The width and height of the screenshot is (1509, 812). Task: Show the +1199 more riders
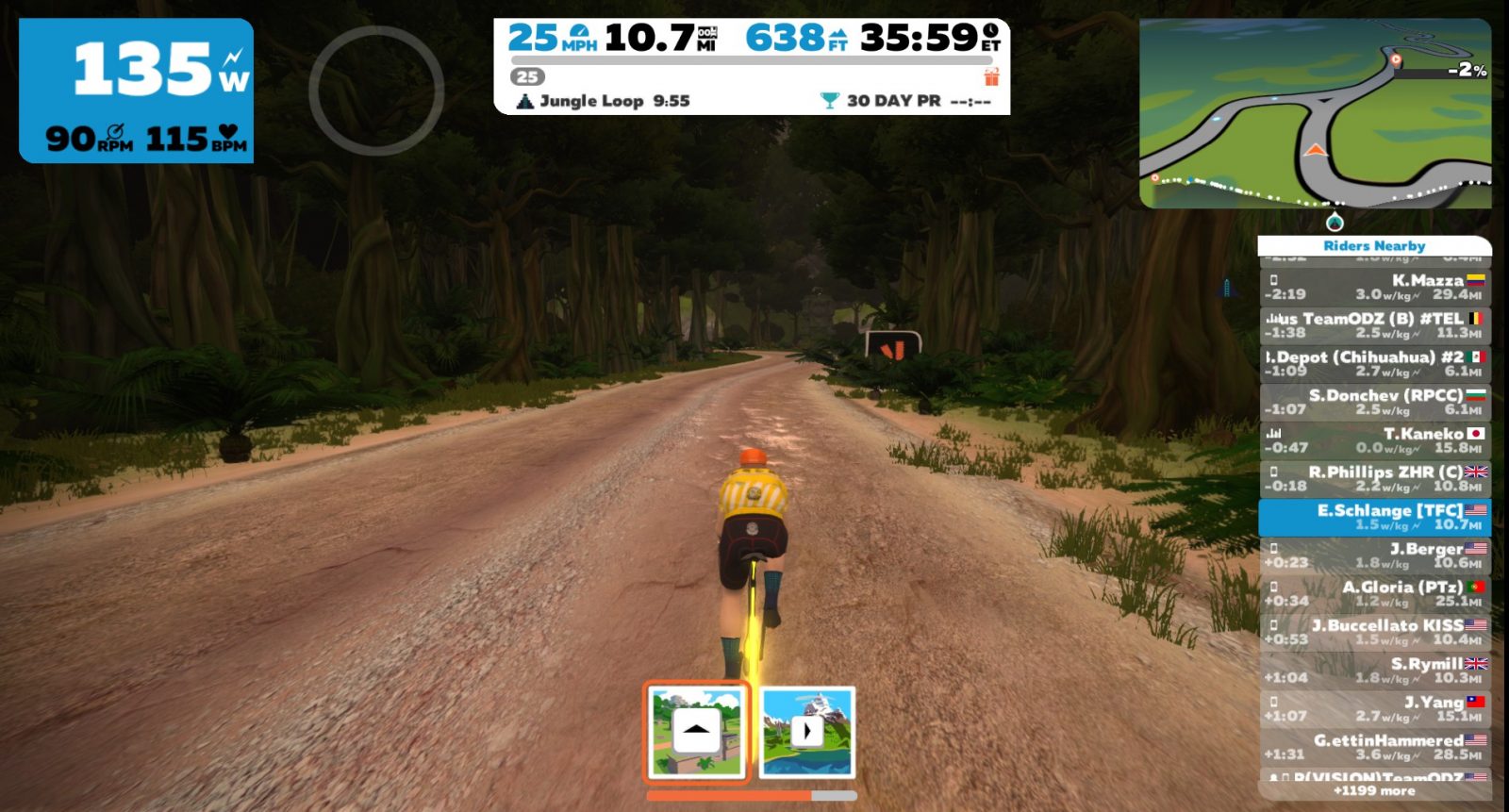click(1374, 791)
